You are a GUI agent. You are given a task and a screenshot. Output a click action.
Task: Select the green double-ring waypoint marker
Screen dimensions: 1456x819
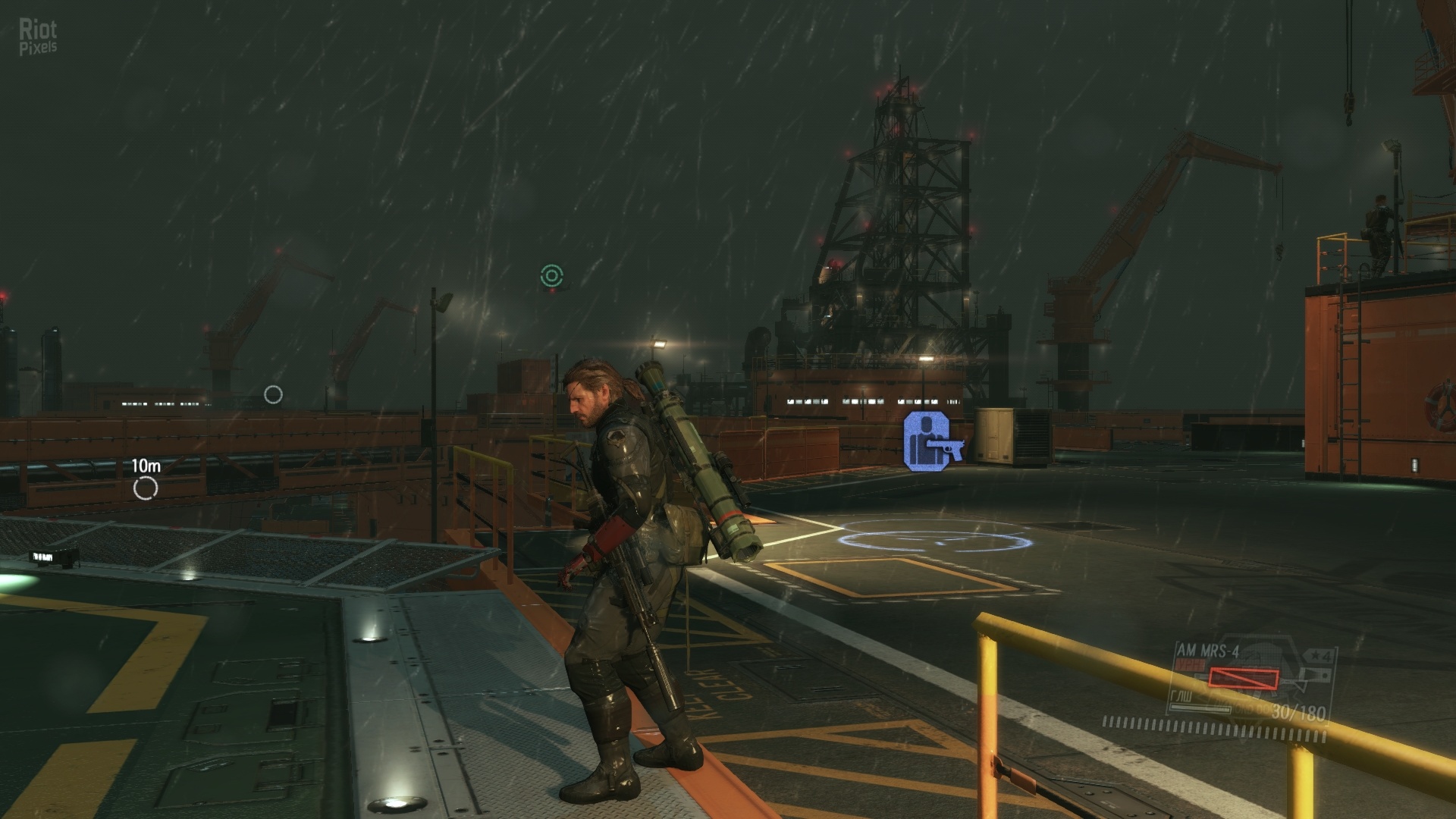[x=551, y=276]
